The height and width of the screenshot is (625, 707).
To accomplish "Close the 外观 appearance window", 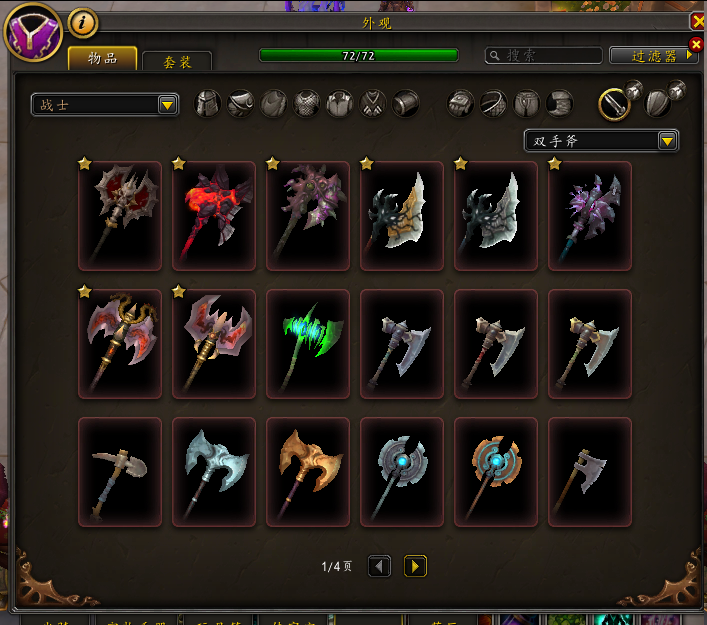I will pos(697,21).
